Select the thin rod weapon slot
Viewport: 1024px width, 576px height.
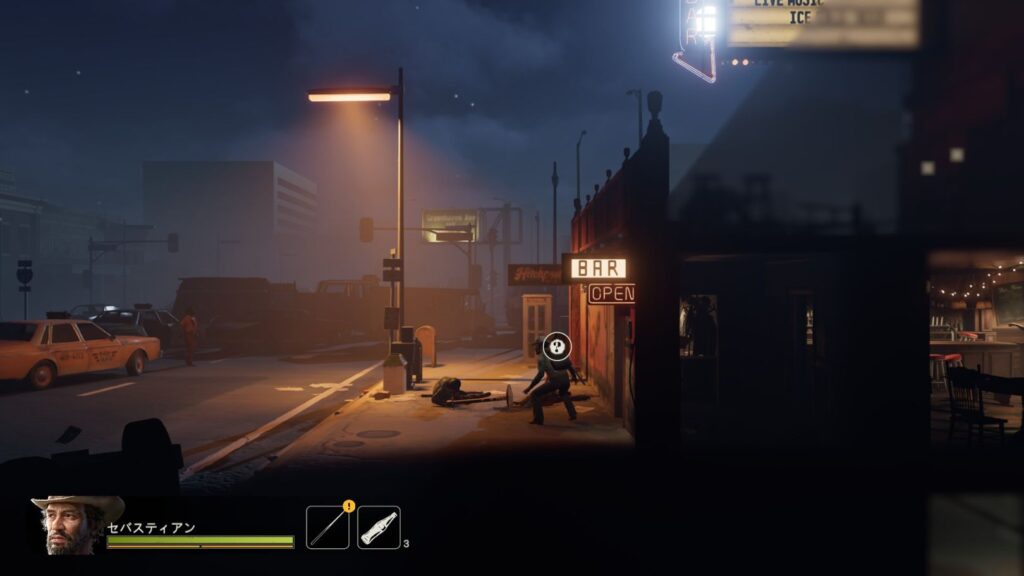point(328,527)
